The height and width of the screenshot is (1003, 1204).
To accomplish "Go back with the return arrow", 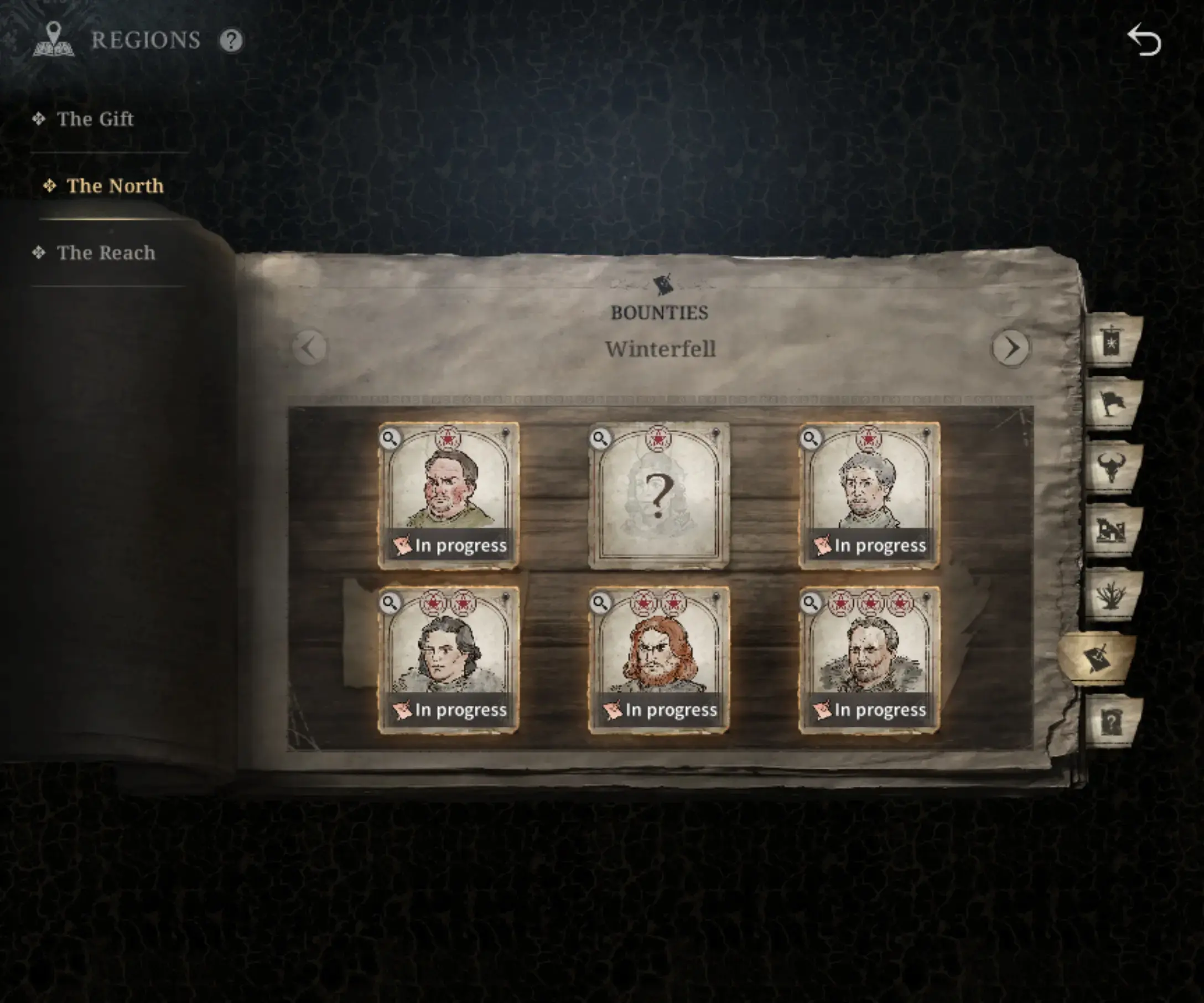I will tap(1144, 41).
